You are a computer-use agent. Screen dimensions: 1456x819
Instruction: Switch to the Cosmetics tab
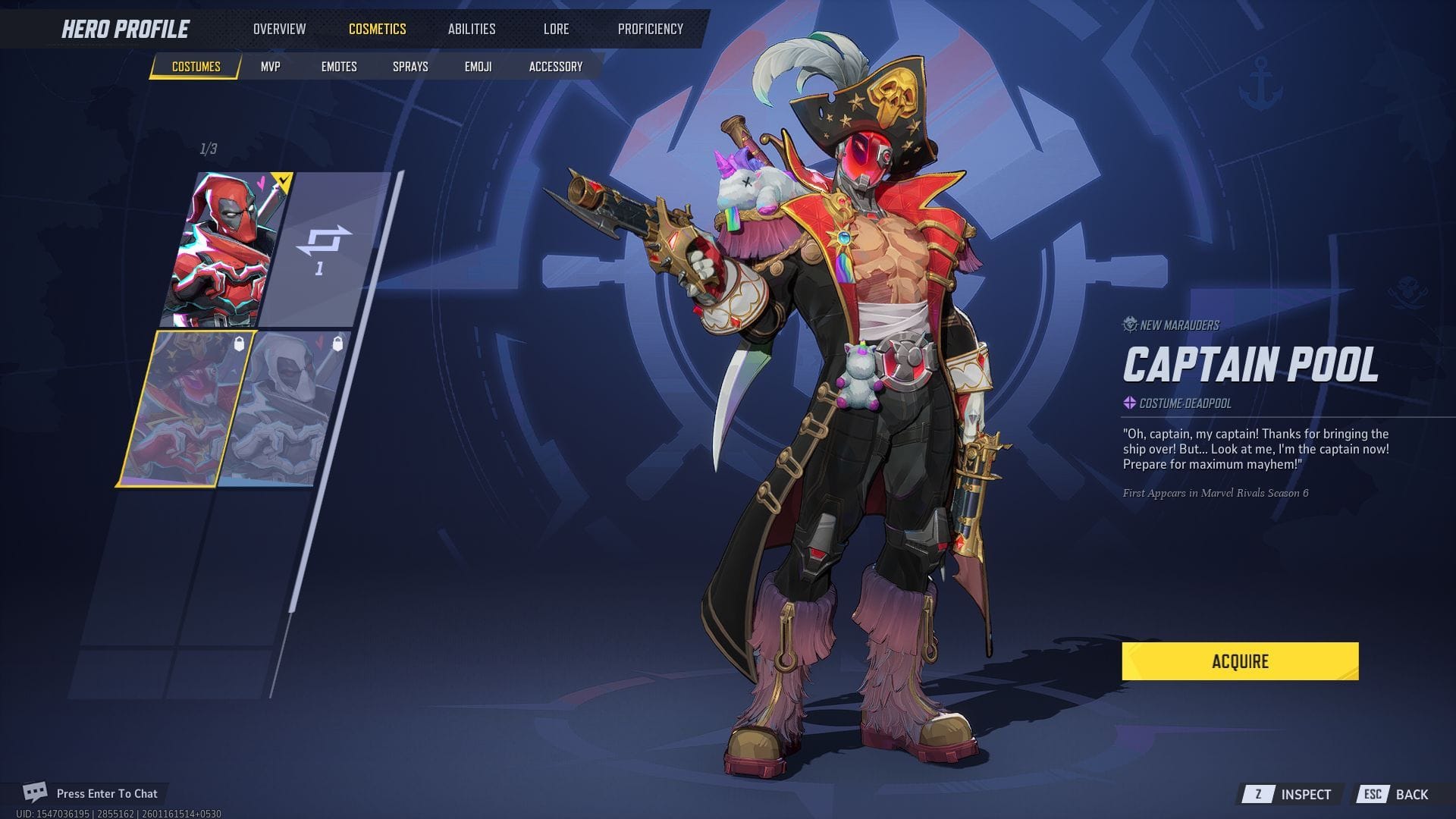tap(377, 29)
